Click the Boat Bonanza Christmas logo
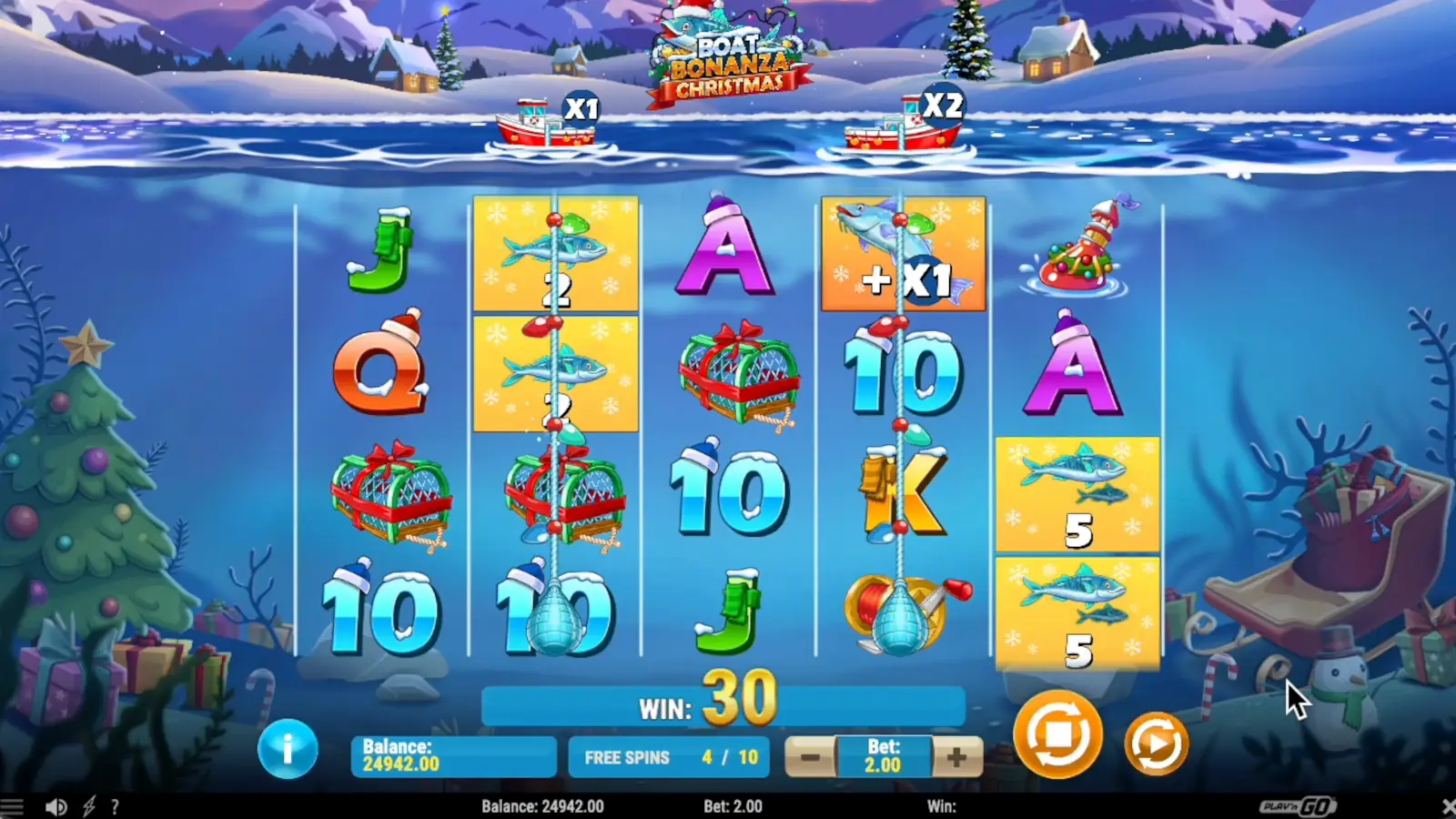 point(728,50)
